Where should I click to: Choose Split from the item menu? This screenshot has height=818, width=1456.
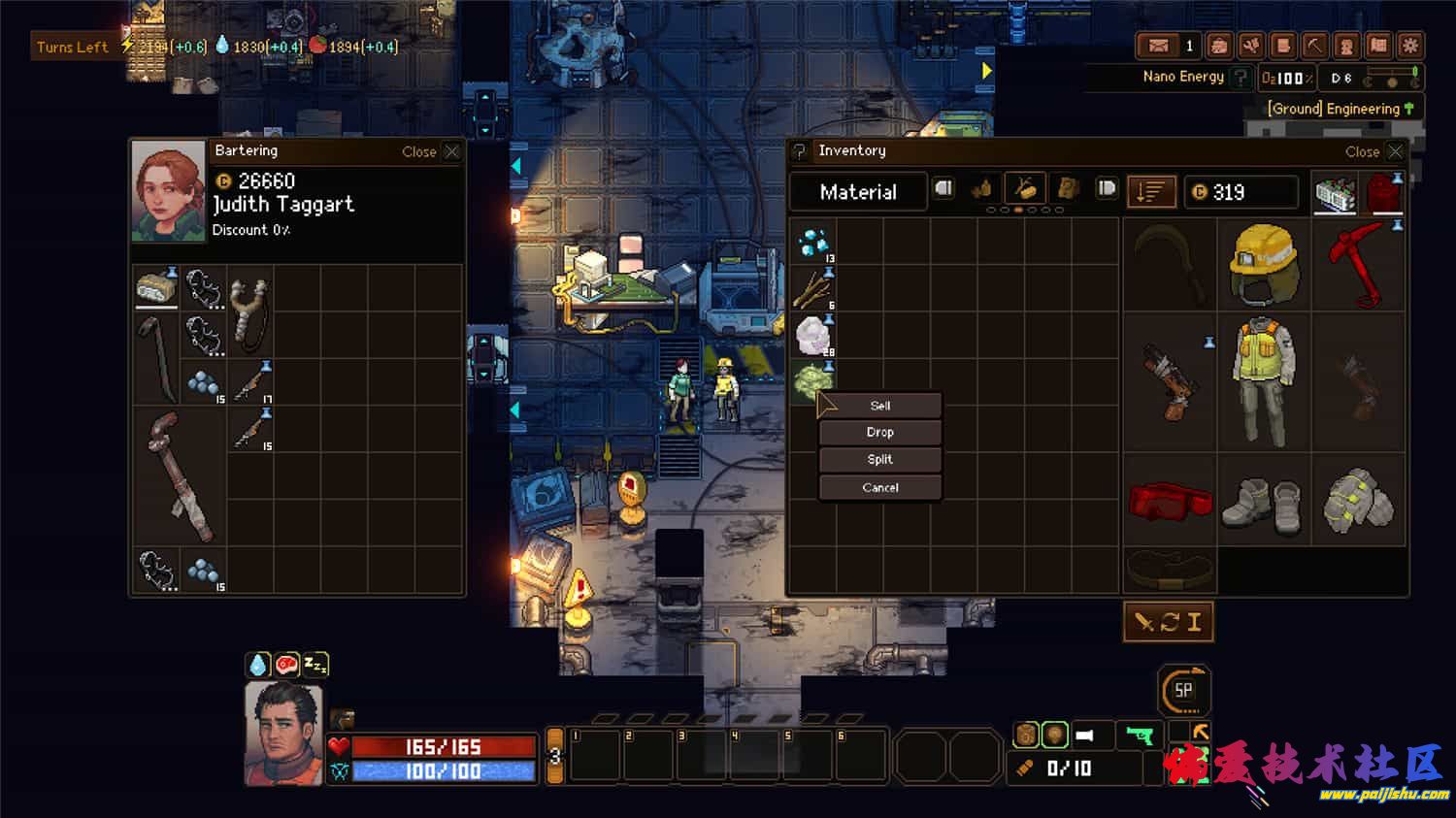click(880, 460)
